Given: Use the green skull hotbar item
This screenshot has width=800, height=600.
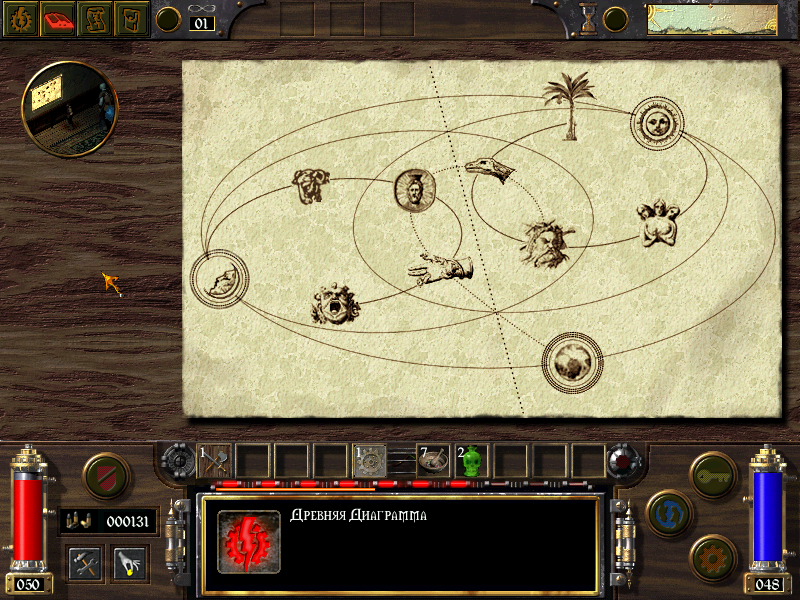Looking at the screenshot, I should tap(473, 461).
